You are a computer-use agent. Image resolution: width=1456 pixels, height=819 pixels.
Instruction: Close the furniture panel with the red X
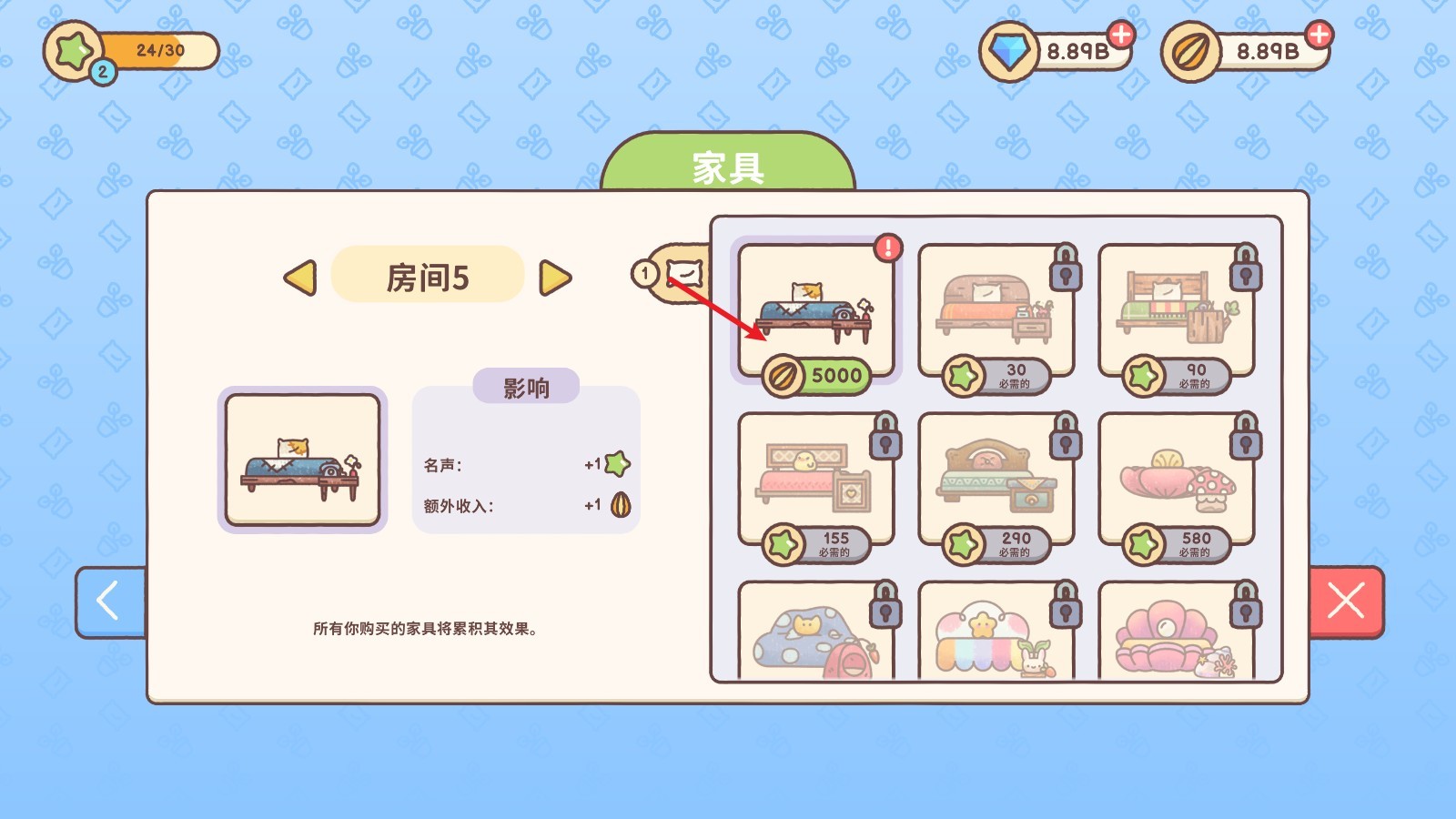pos(1348,602)
